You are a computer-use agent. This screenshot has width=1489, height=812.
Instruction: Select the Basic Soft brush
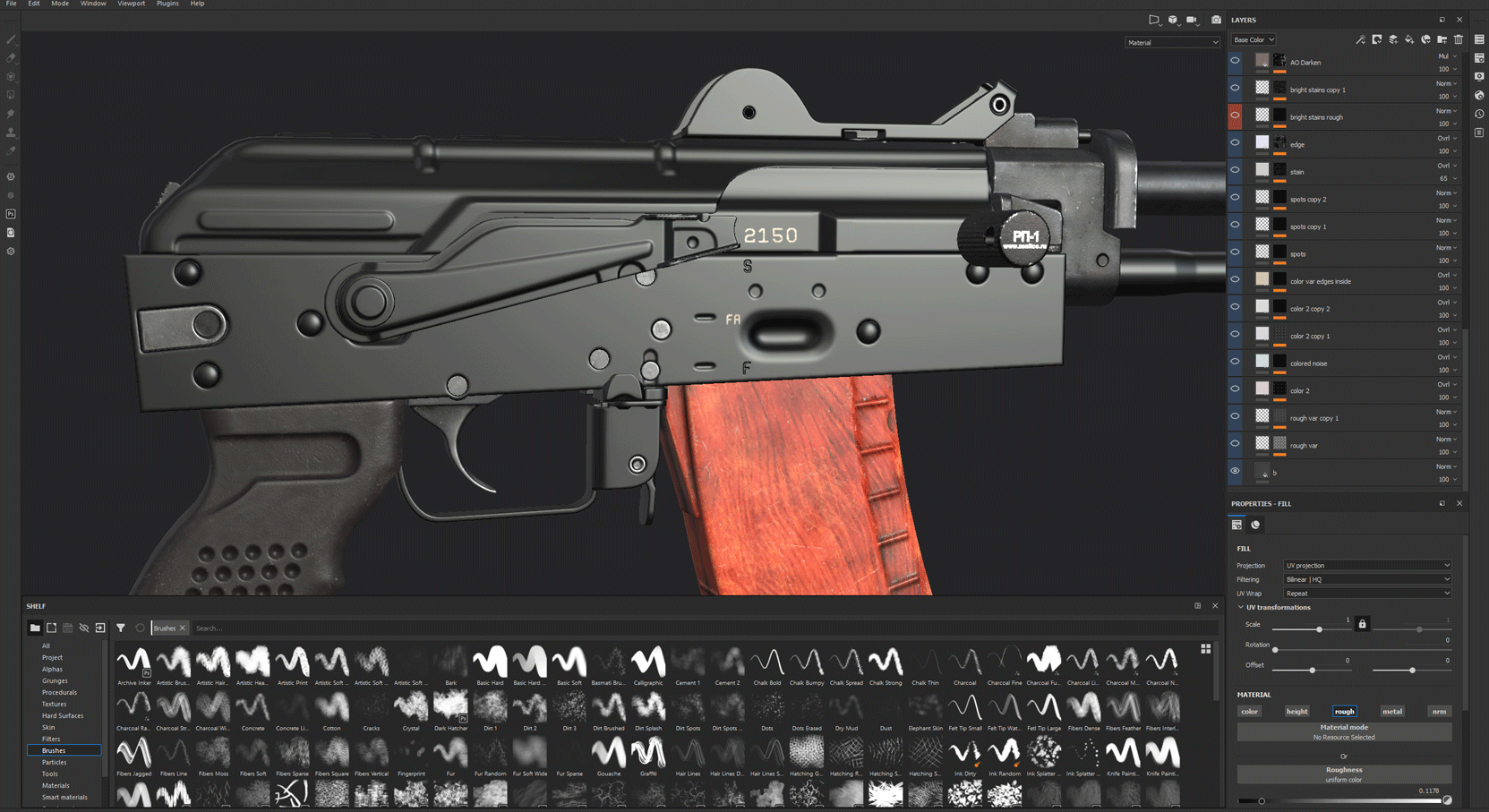click(569, 662)
